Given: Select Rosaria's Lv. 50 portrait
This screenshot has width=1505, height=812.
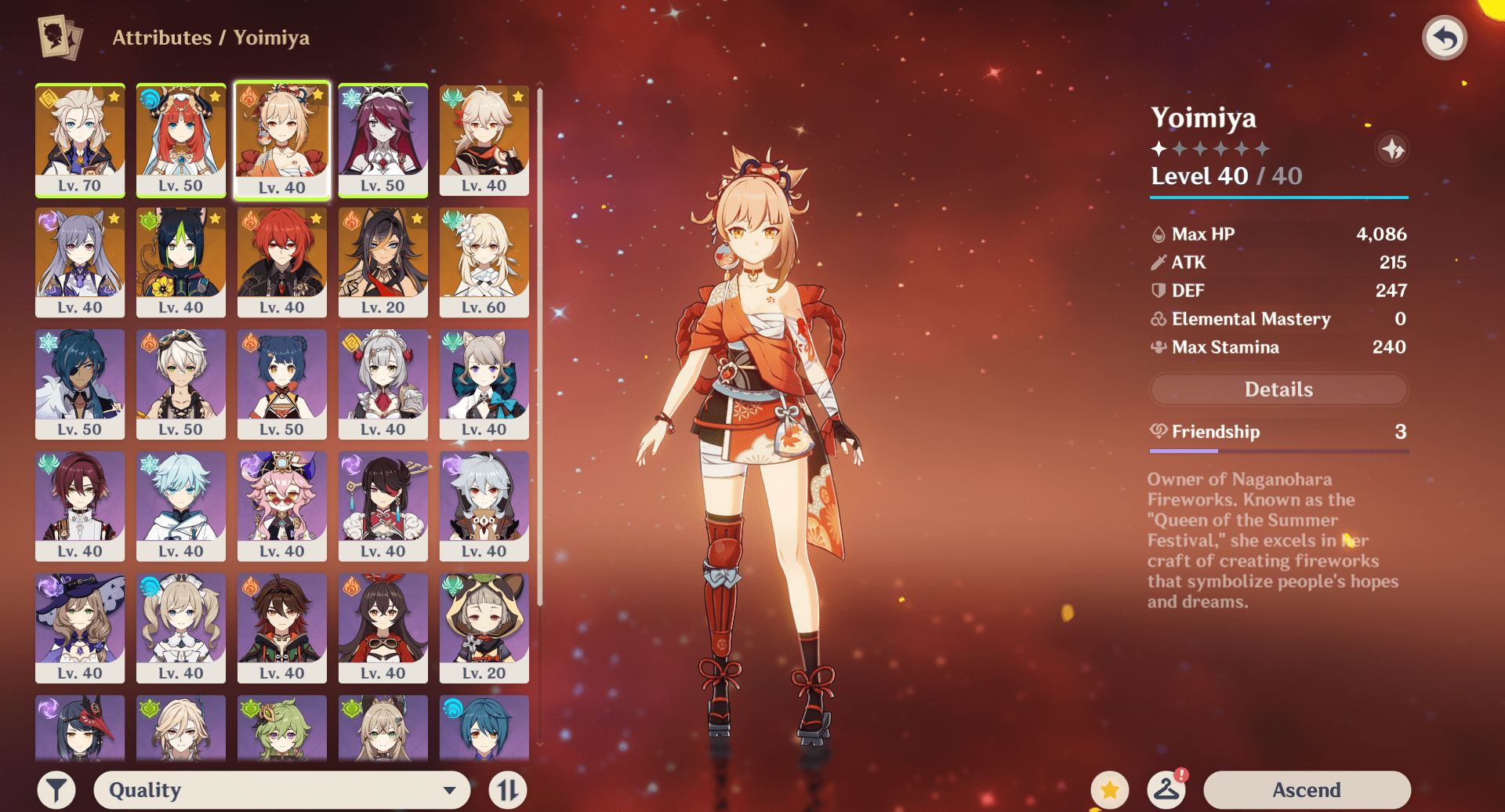Looking at the screenshot, I should pos(383,141).
